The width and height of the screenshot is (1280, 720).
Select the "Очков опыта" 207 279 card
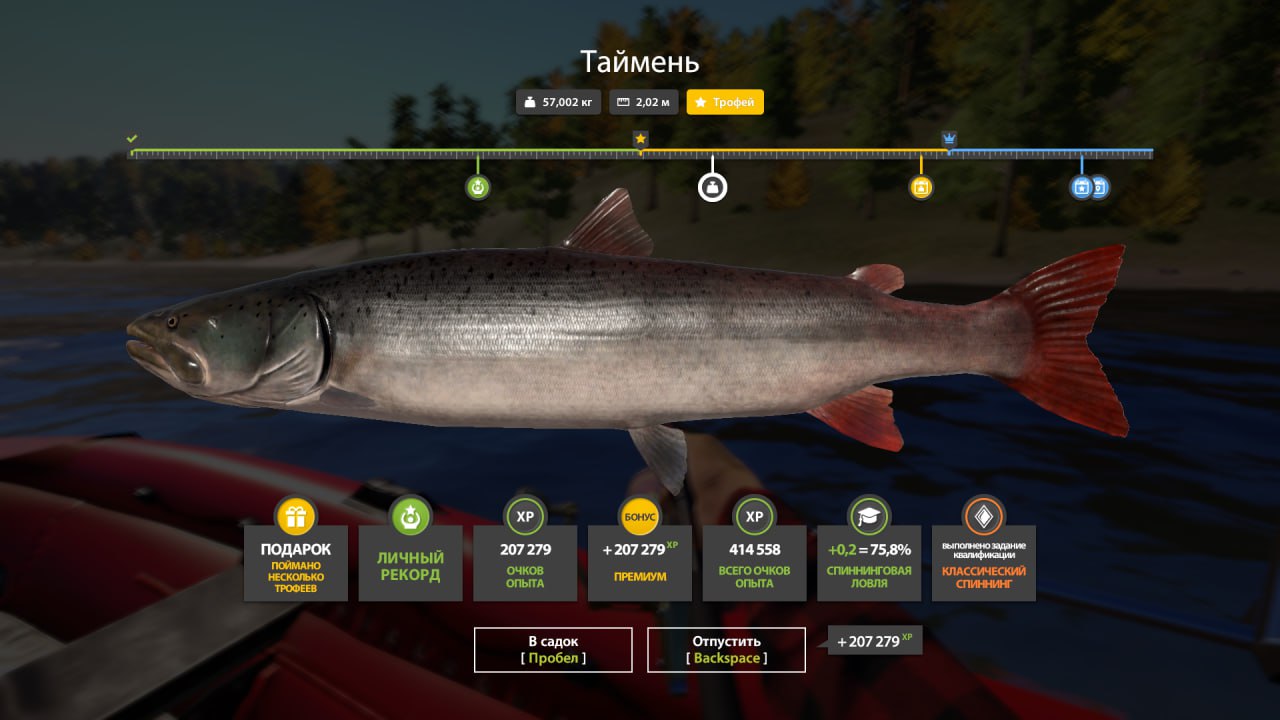[525, 562]
